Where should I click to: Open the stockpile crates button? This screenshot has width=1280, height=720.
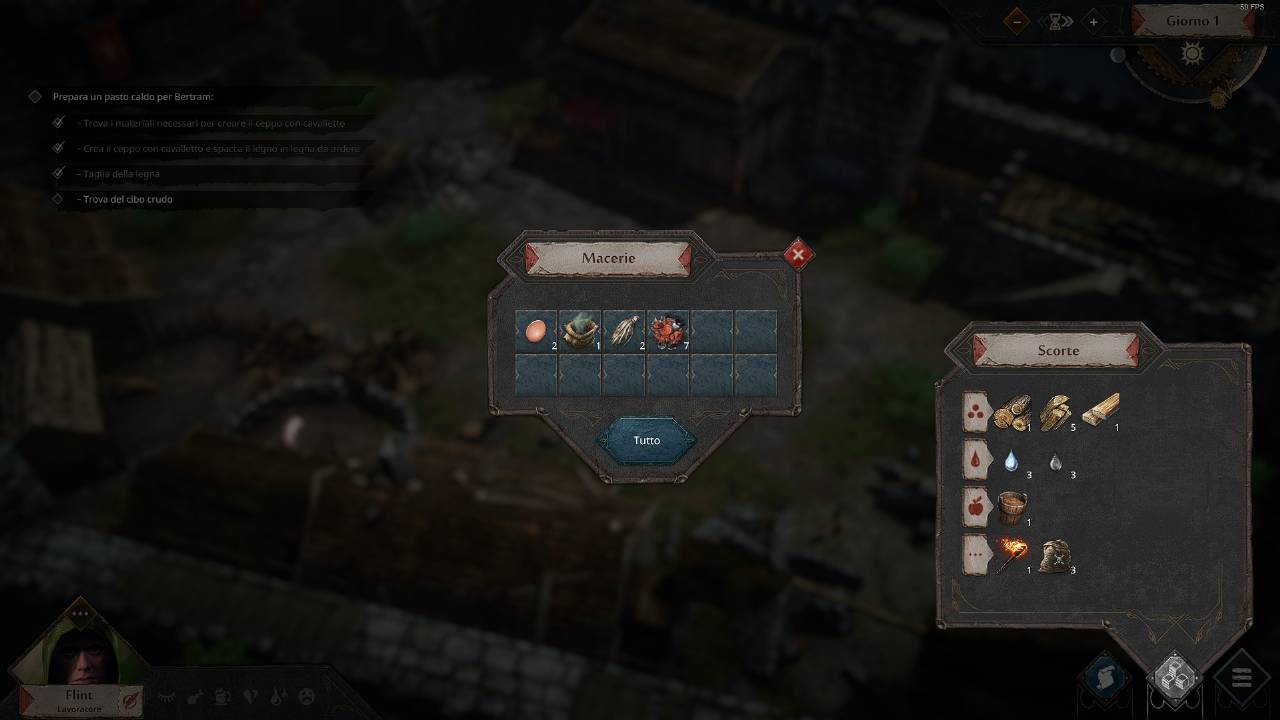point(1174,678)
